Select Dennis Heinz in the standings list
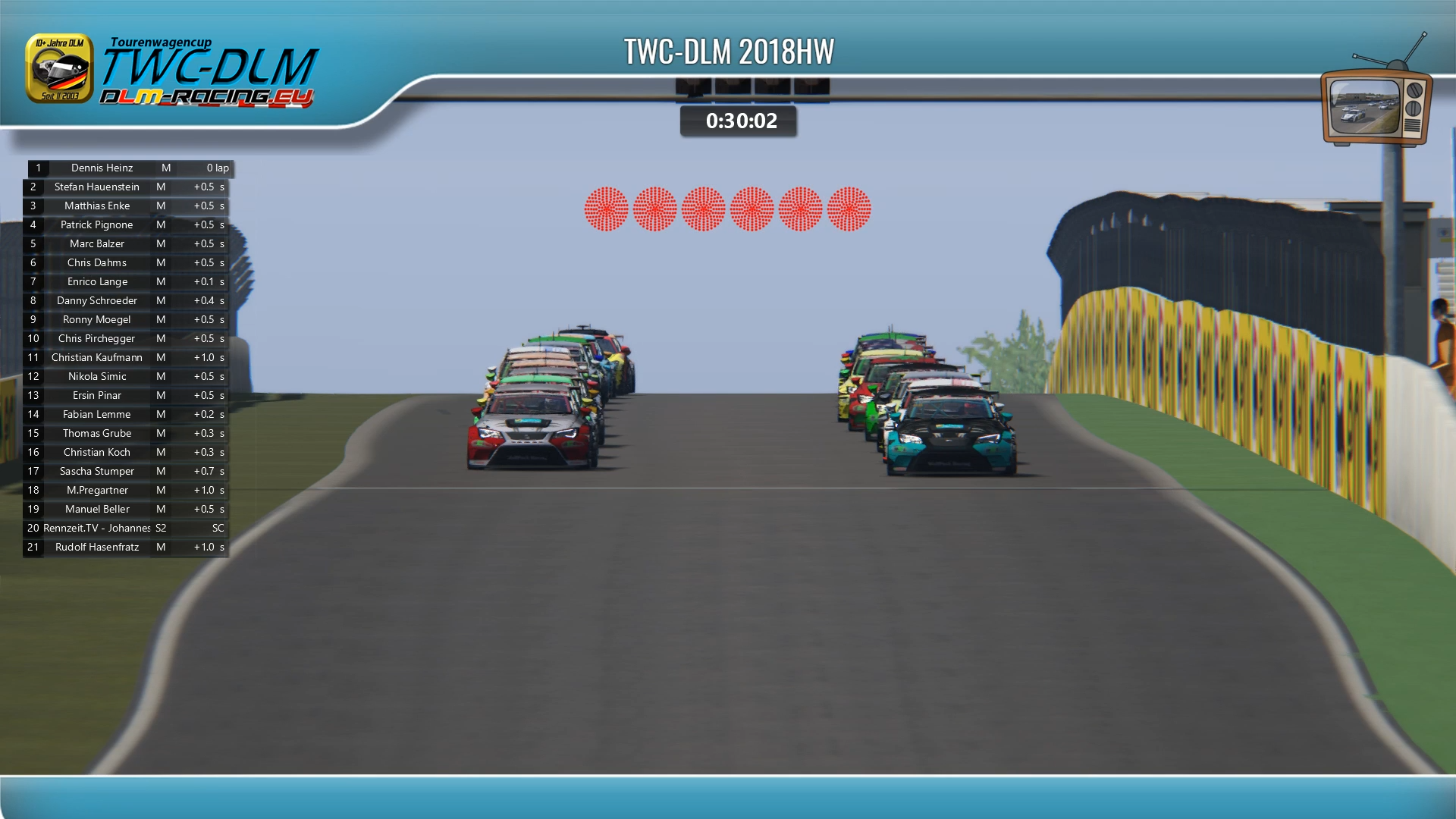 pos(102,168)
